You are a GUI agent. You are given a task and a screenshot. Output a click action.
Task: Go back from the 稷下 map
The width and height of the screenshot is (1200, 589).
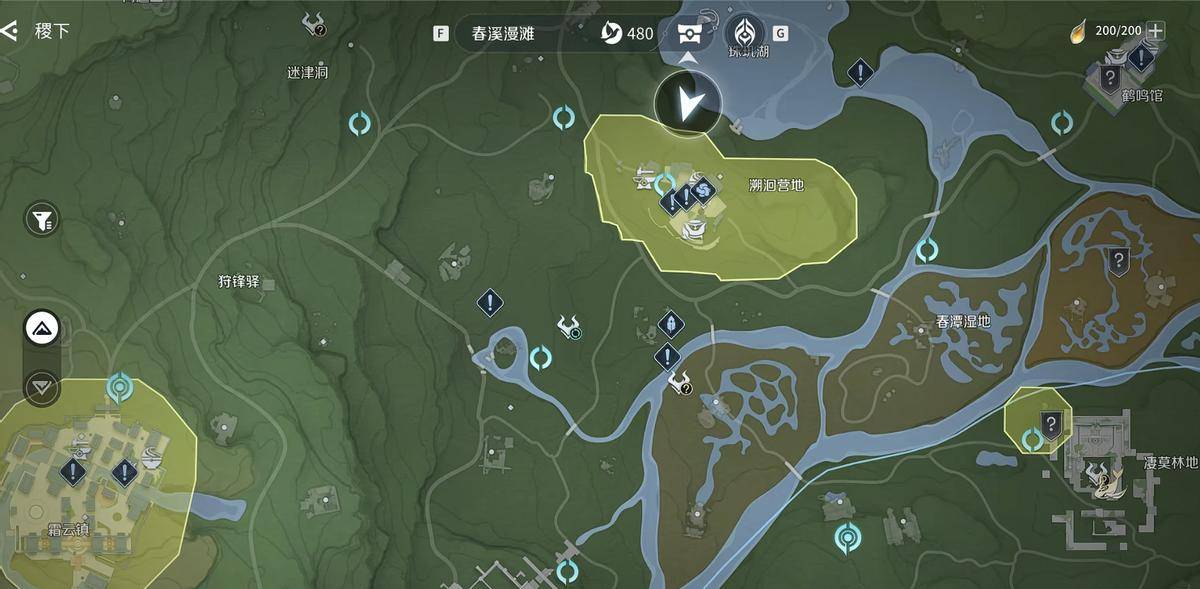[x=10, y=31]
